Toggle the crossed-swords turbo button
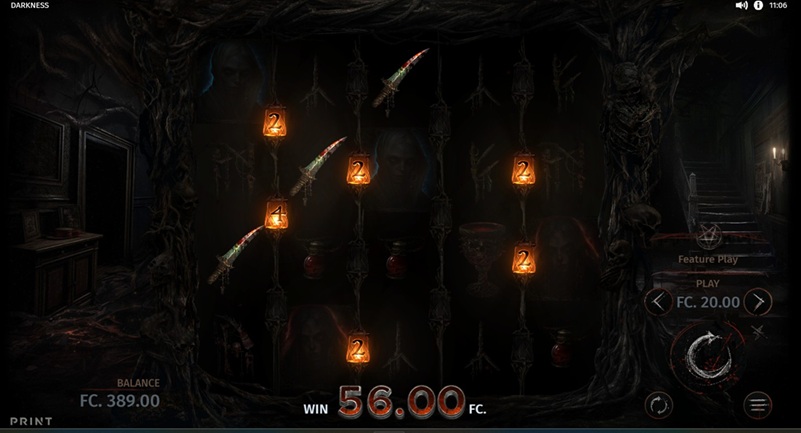Viewport: 801px width, 433px height. pyautogui.click(x=757, y=331)
